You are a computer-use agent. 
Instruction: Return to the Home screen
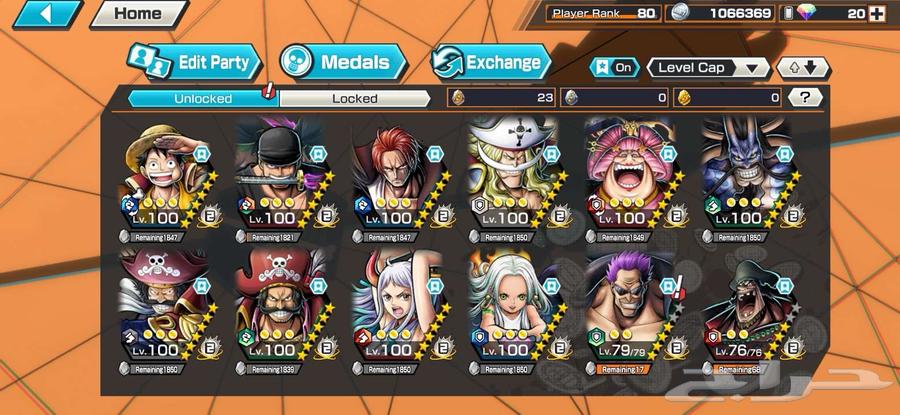coord(138,14)
